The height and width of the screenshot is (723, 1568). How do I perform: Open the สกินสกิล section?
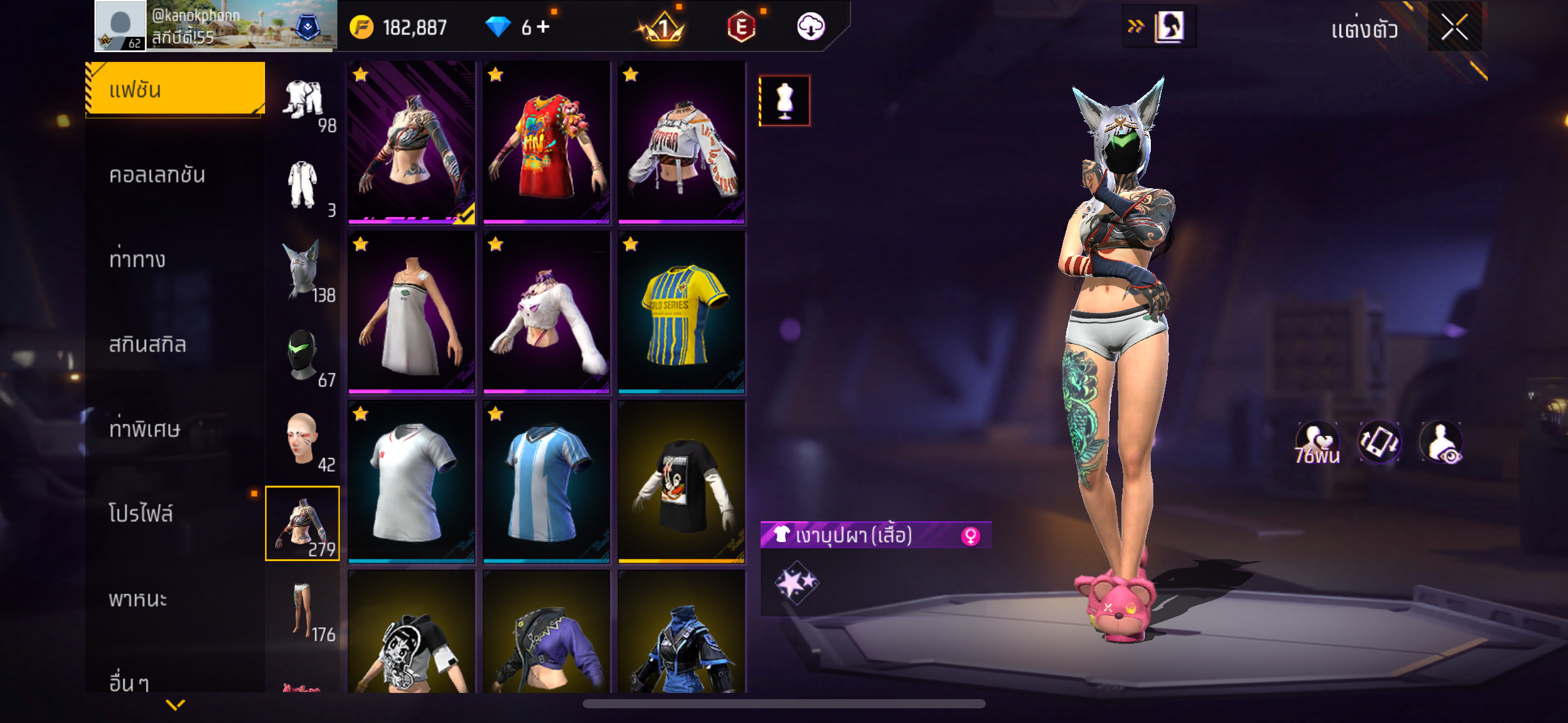(x=147, y=345)
